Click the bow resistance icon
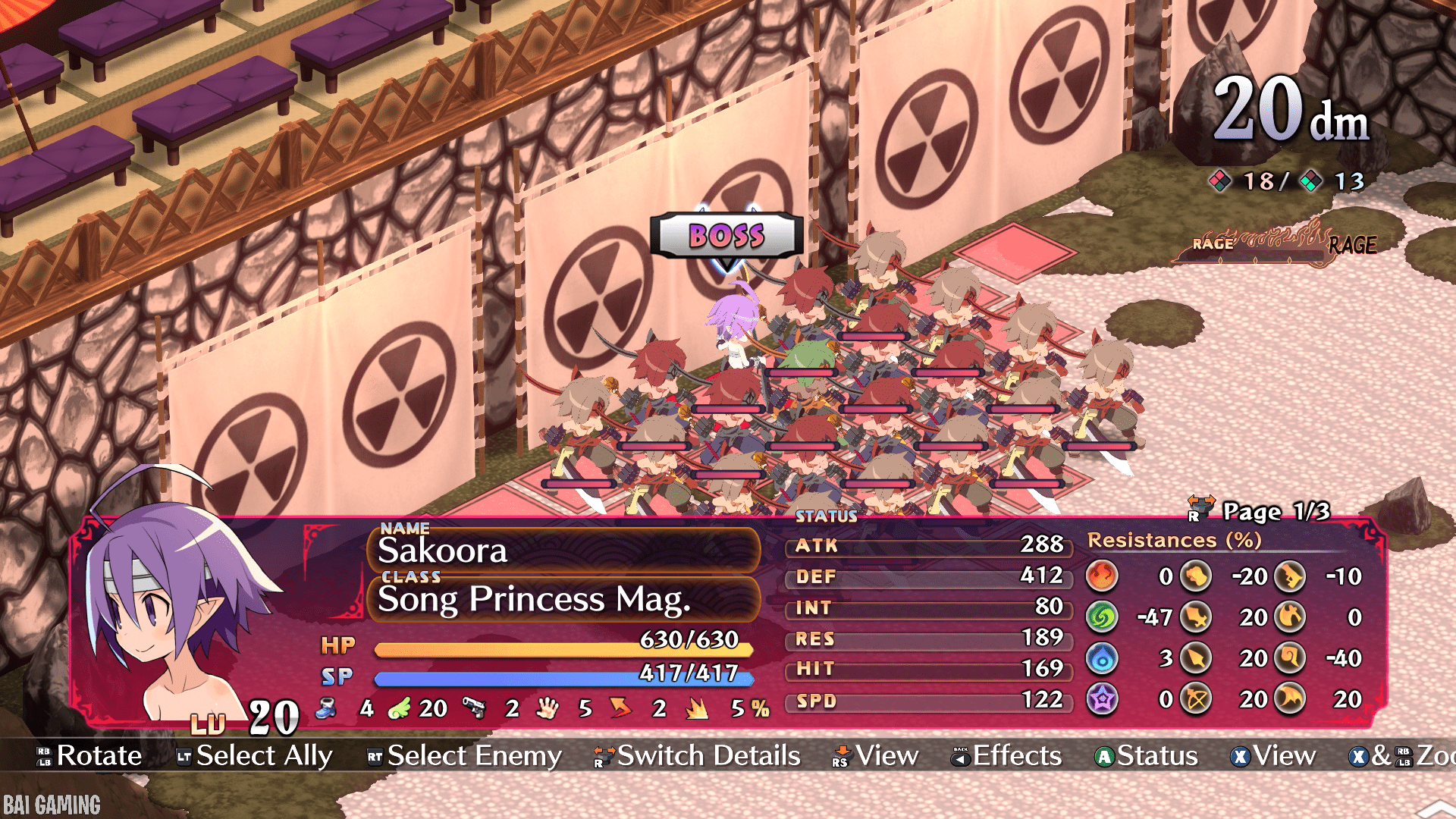 (1196, 699)
